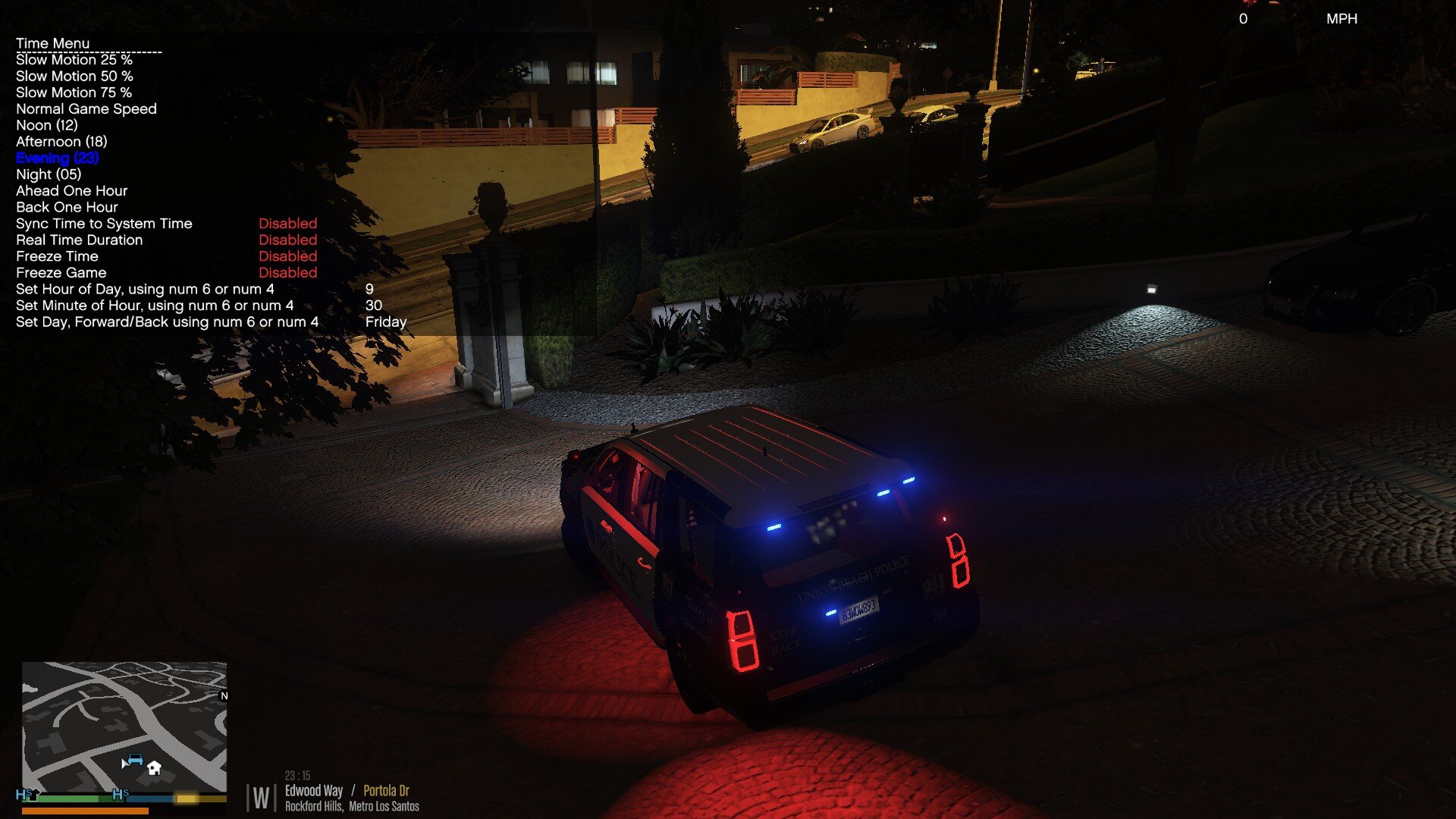
Task: Select Back One Hour
Action: (x=67, y=207)
